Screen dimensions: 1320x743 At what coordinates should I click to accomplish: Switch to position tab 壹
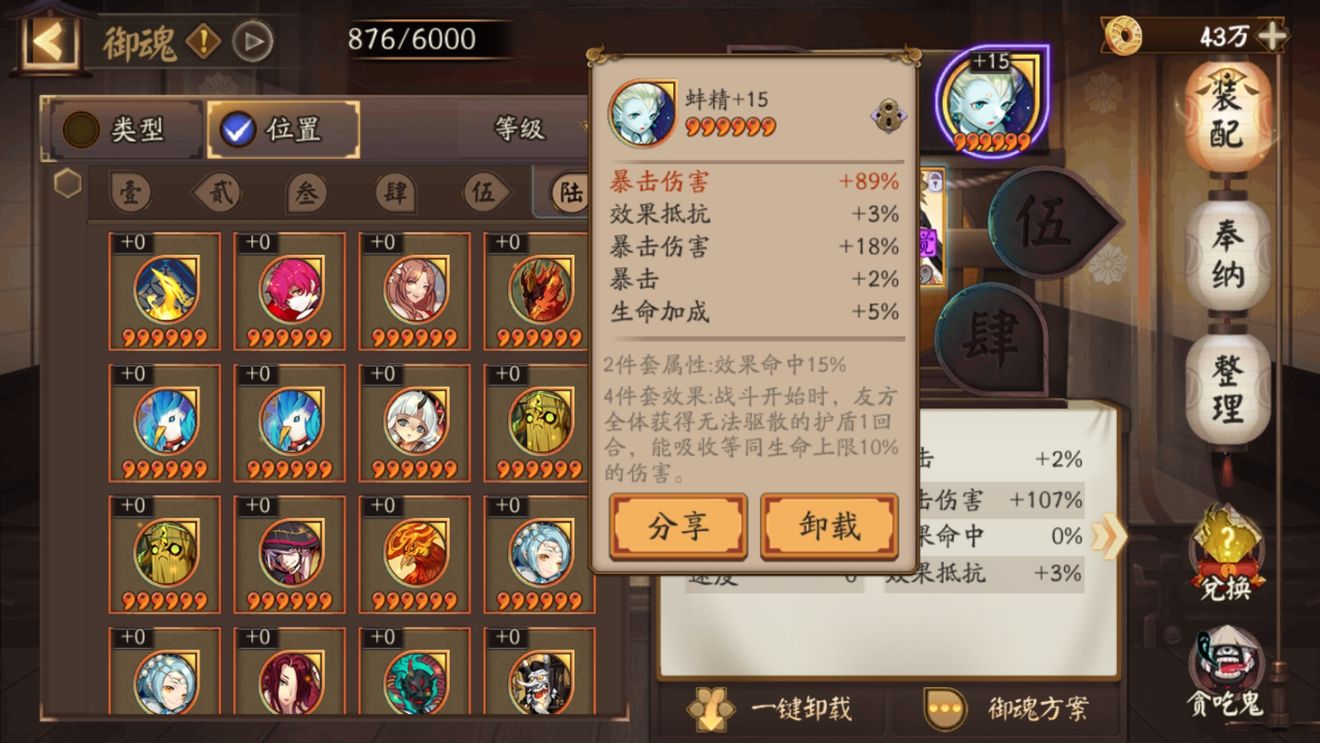tap(130, 193)
